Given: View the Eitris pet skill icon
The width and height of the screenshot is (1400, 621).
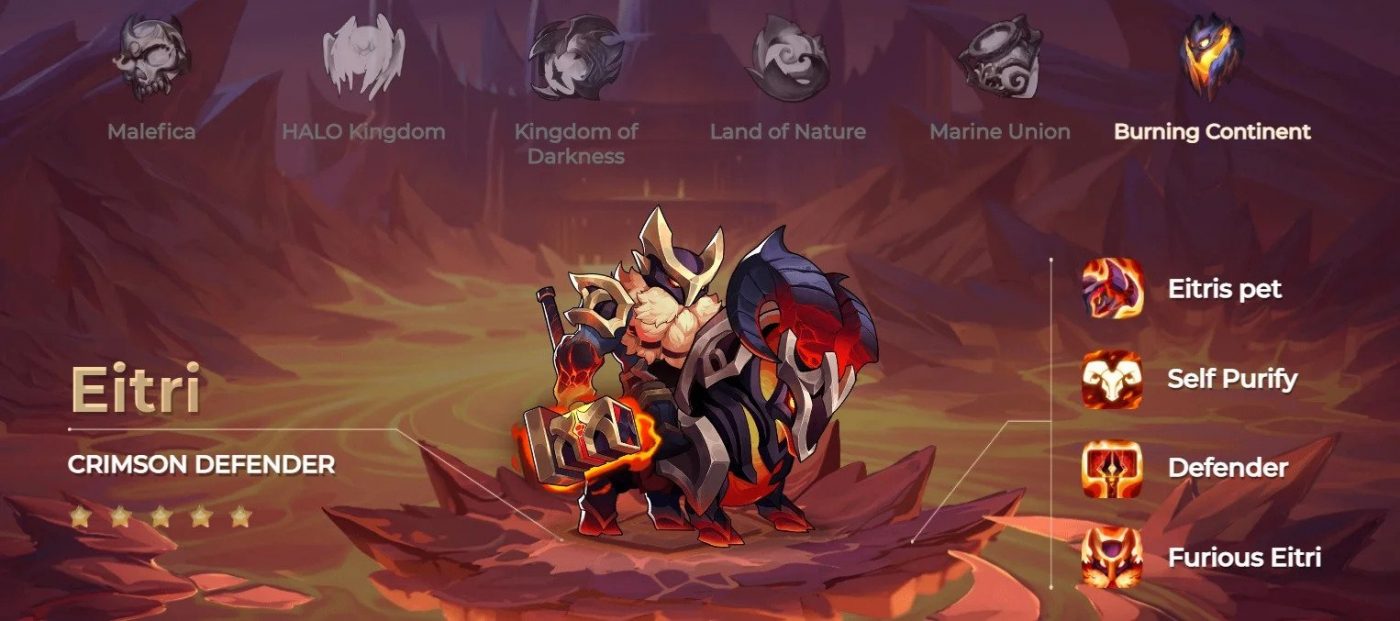Looking at the screenshot, I should coord(1112,290).
